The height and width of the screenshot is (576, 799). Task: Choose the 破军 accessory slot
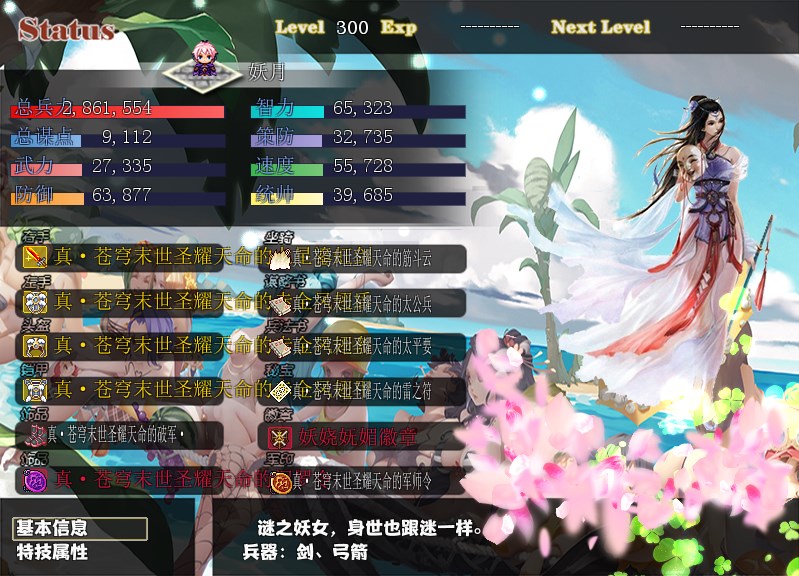click(120, 434)
